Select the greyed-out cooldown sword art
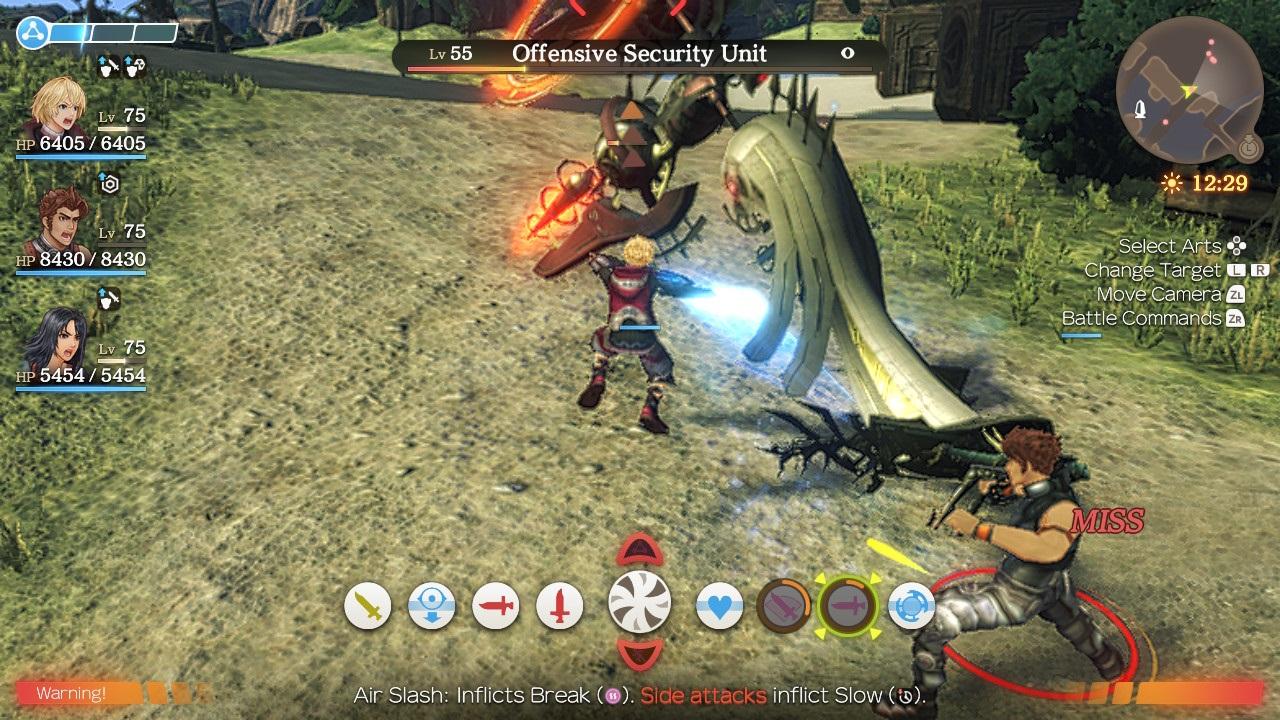Screen dimensions: 1280x720 pos(785,605)
